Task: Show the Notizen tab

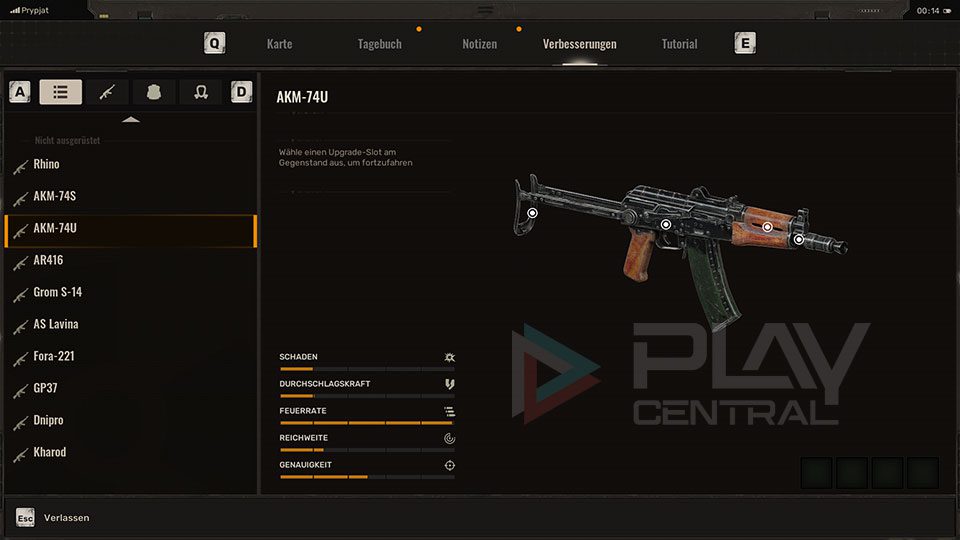Action: point(479,44)
